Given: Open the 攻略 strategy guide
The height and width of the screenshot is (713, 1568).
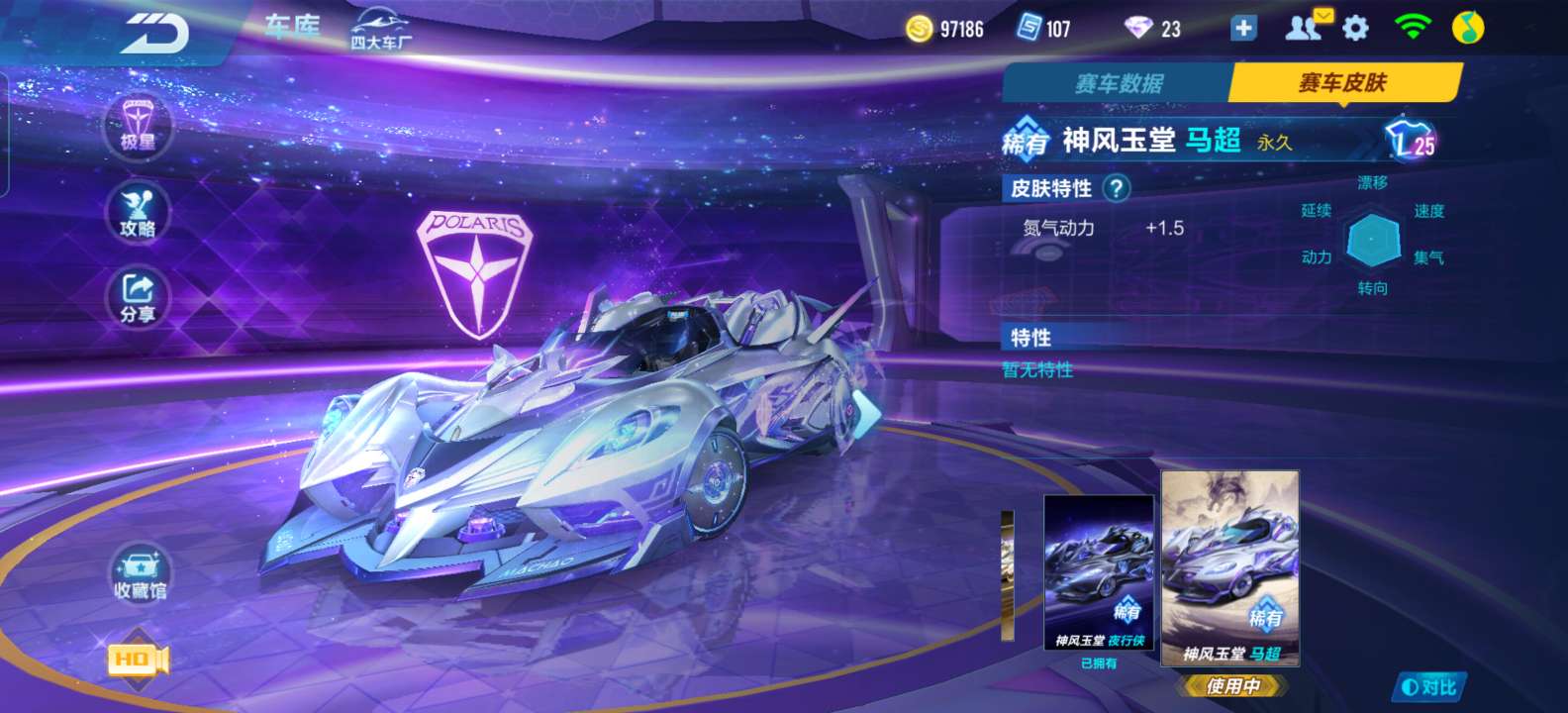Looking at the screenshot, I should (x=137, y=214).
